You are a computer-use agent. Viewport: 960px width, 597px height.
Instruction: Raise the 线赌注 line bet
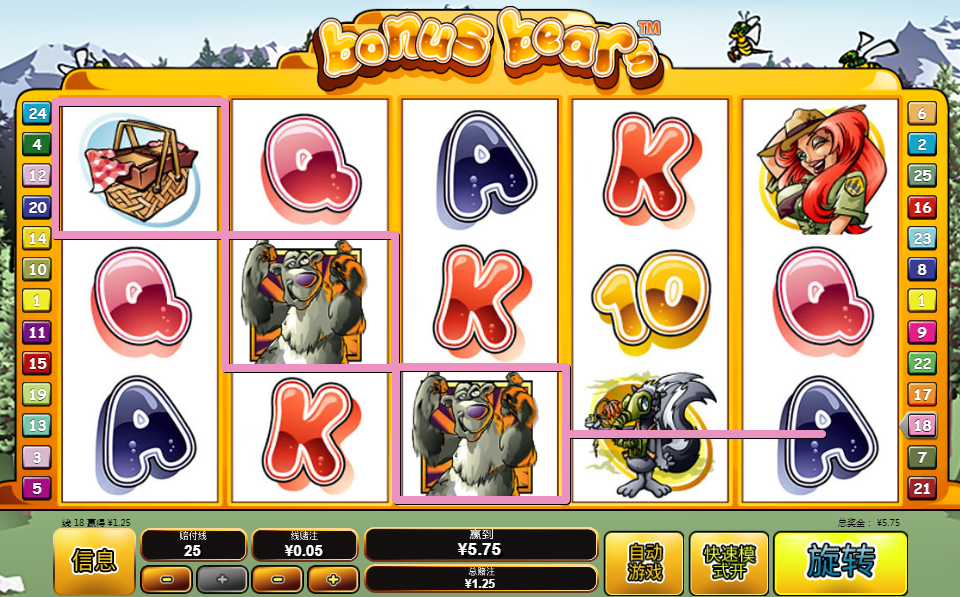pyautogui.click(x=332, y=579)
